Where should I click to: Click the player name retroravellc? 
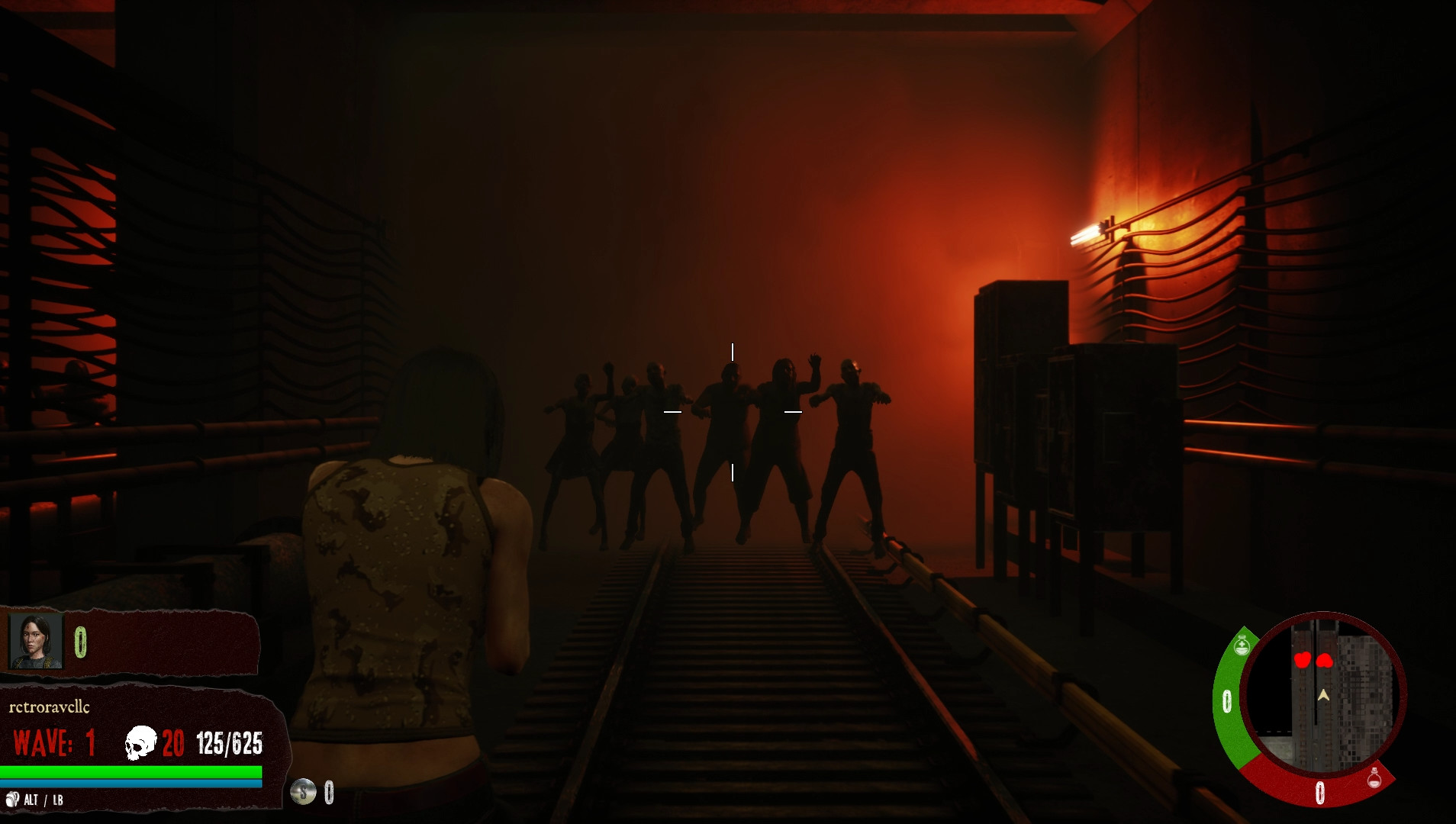(x=49, y=707)
